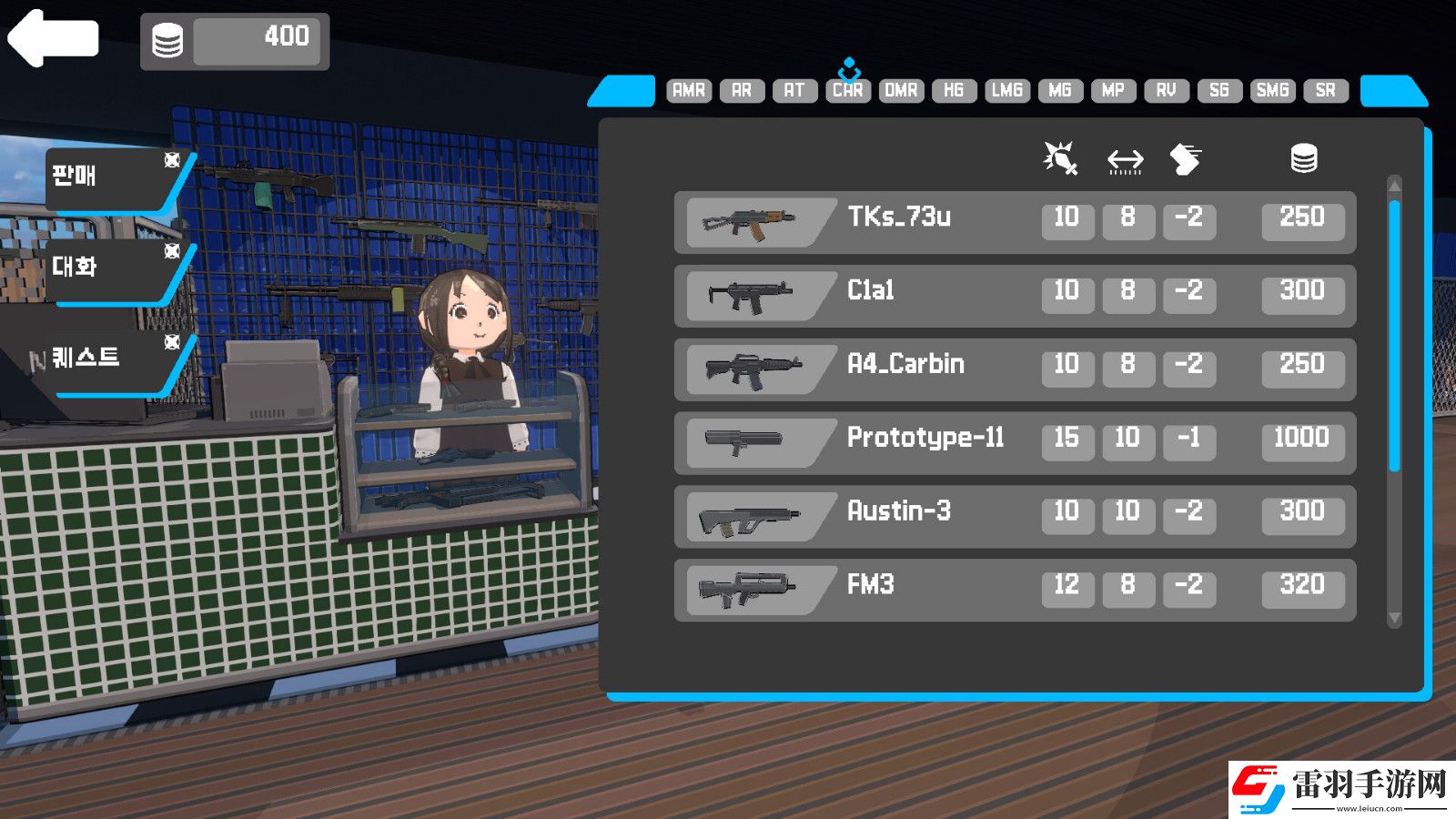Switch to the SMG category tab
1456x819 pixels.
pyautogui.click(x=1272, y=90)
